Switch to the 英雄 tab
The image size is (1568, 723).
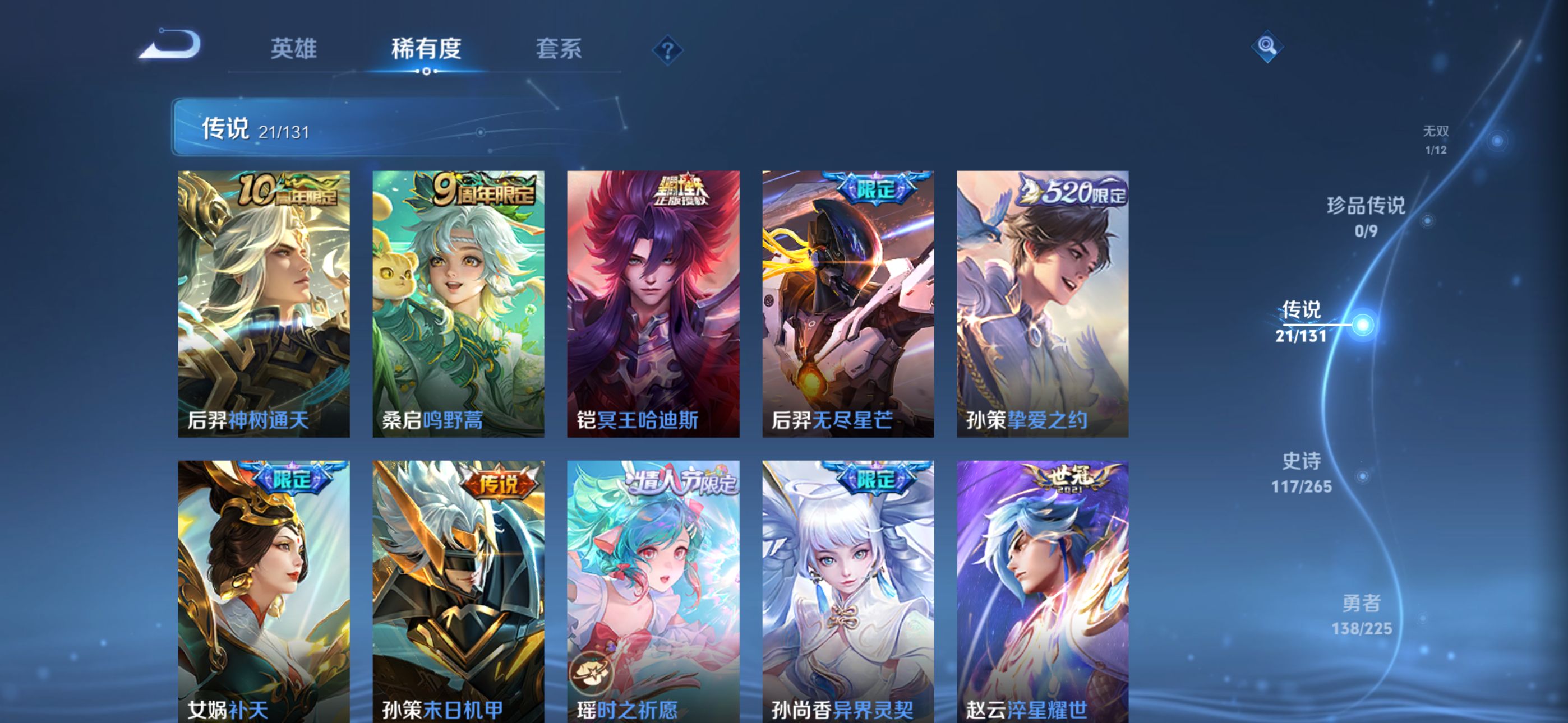coord(293,49)
